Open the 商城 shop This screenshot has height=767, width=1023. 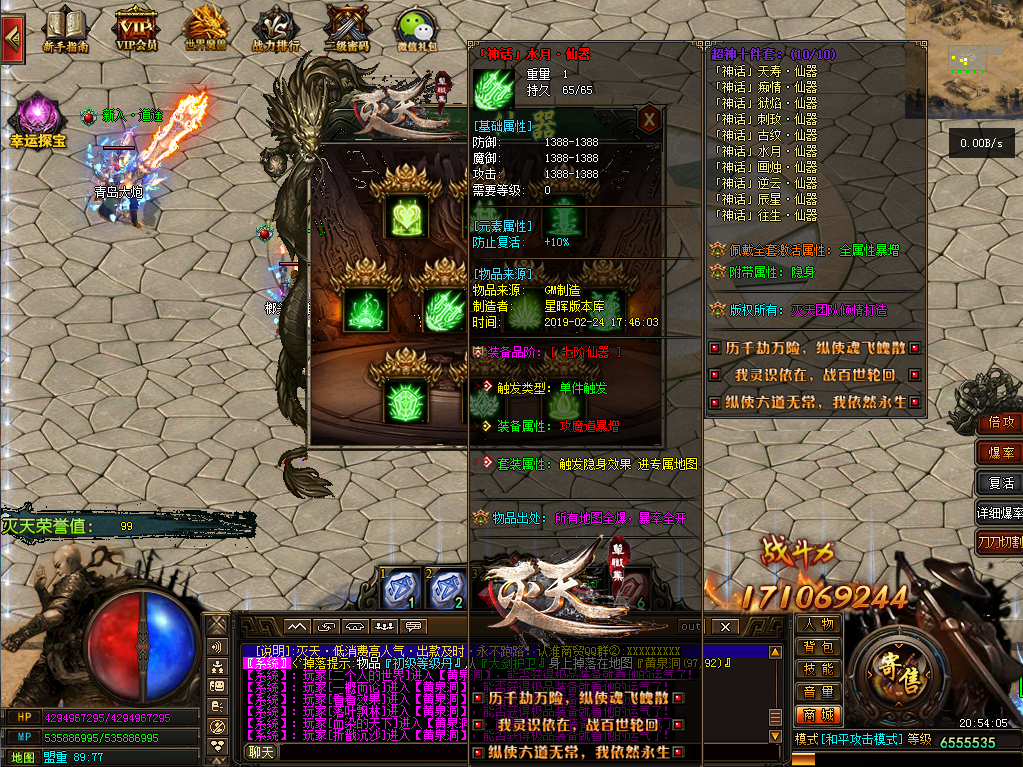pyautogui.click(x=818, y=715)
